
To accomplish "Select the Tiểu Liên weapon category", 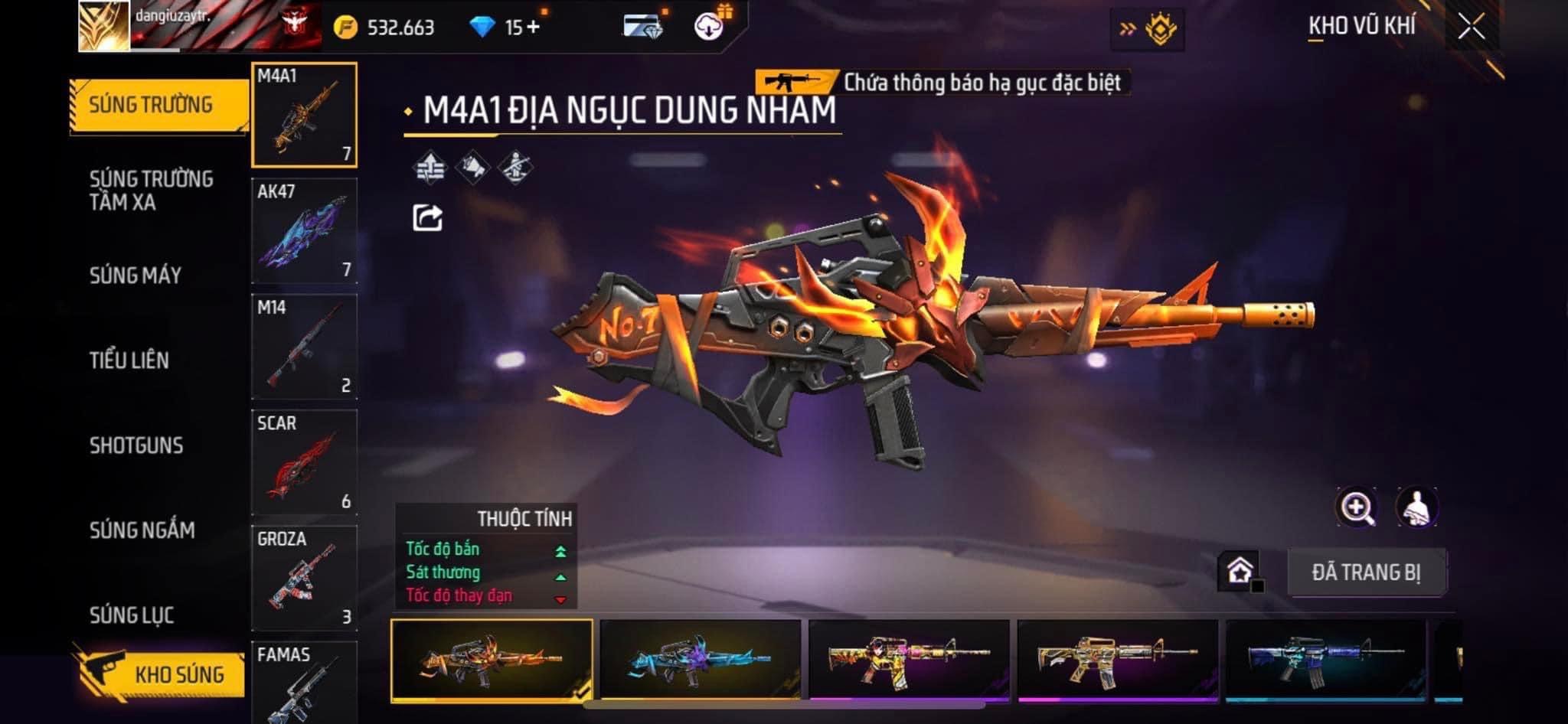I will point(129,360).
